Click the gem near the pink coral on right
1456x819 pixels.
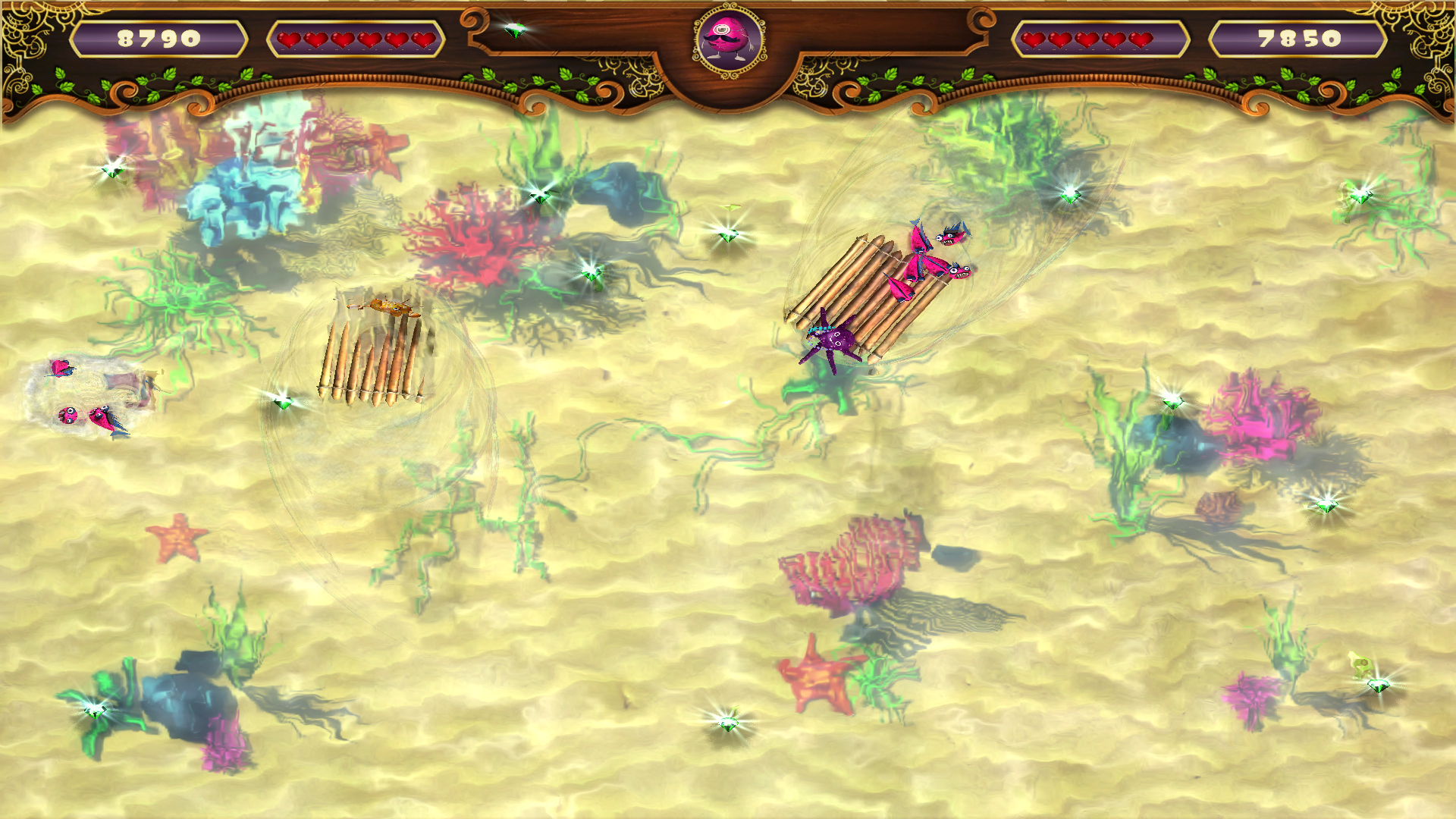[x=1173, y=402]
